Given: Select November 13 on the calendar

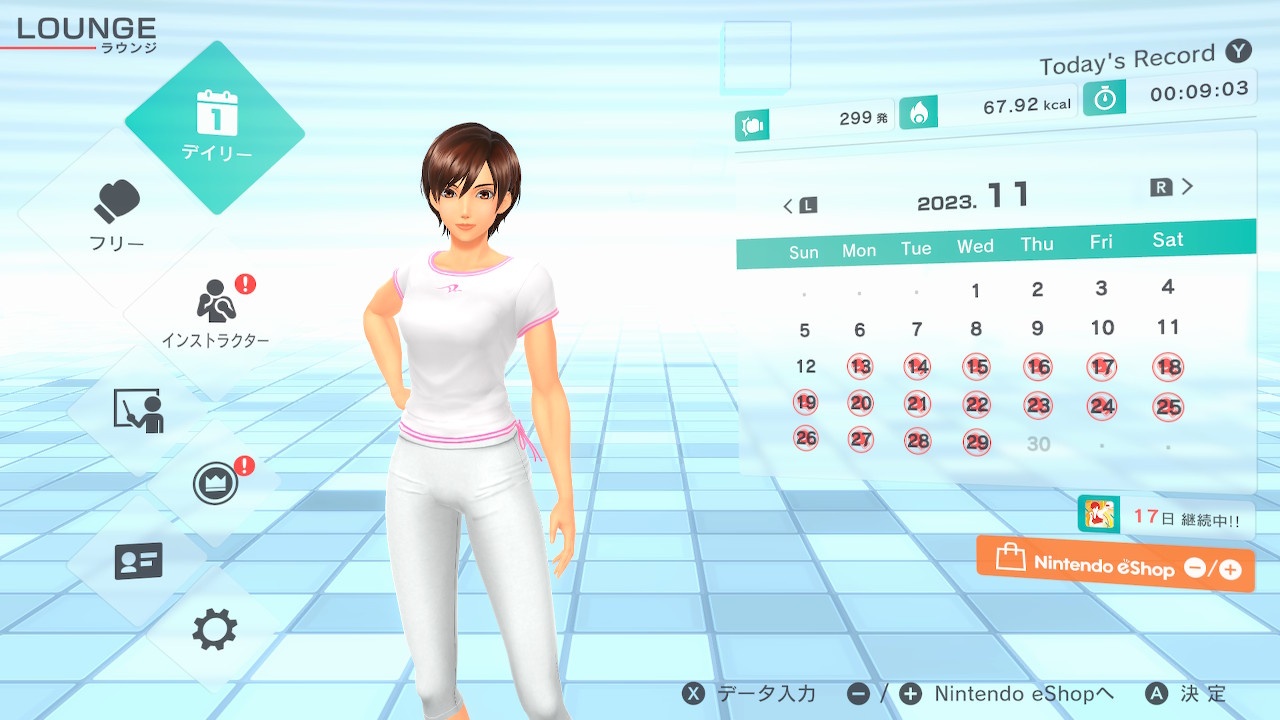Looking at the screenshot, I should (860, 367).
